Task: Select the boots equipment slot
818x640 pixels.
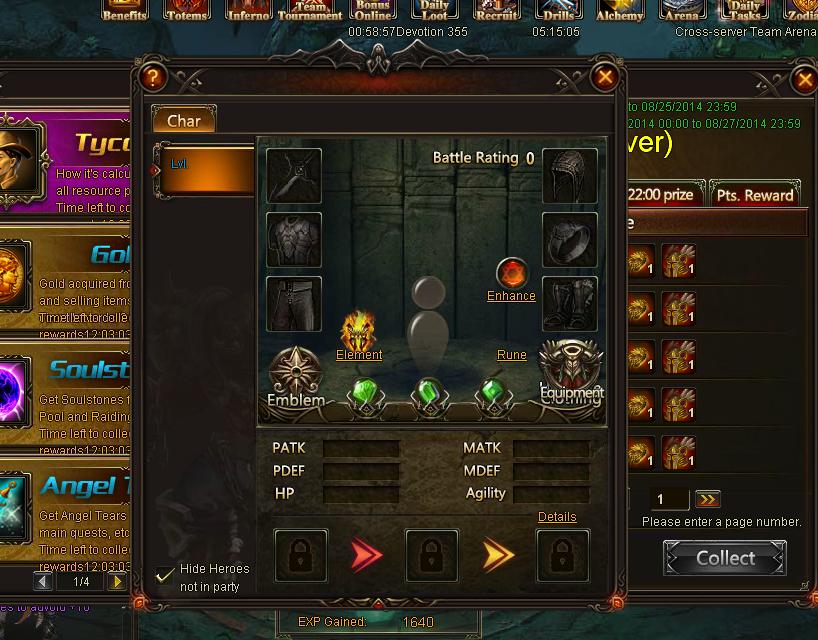Action: [x=570, y=304]
